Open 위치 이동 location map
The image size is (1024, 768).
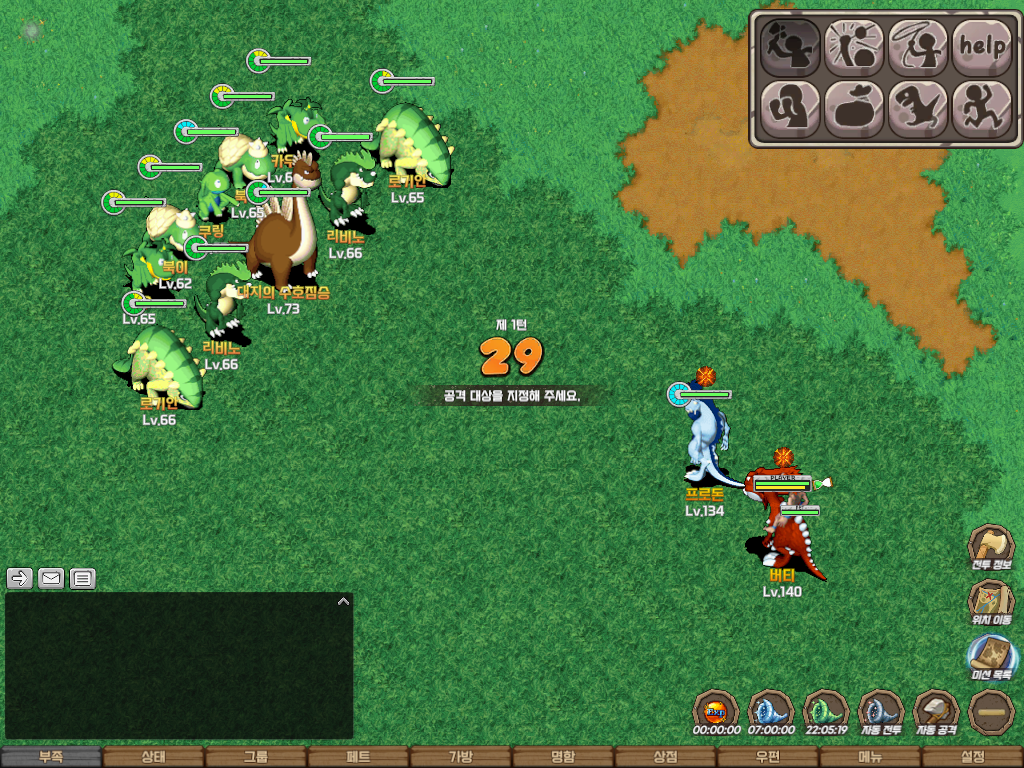991,604
